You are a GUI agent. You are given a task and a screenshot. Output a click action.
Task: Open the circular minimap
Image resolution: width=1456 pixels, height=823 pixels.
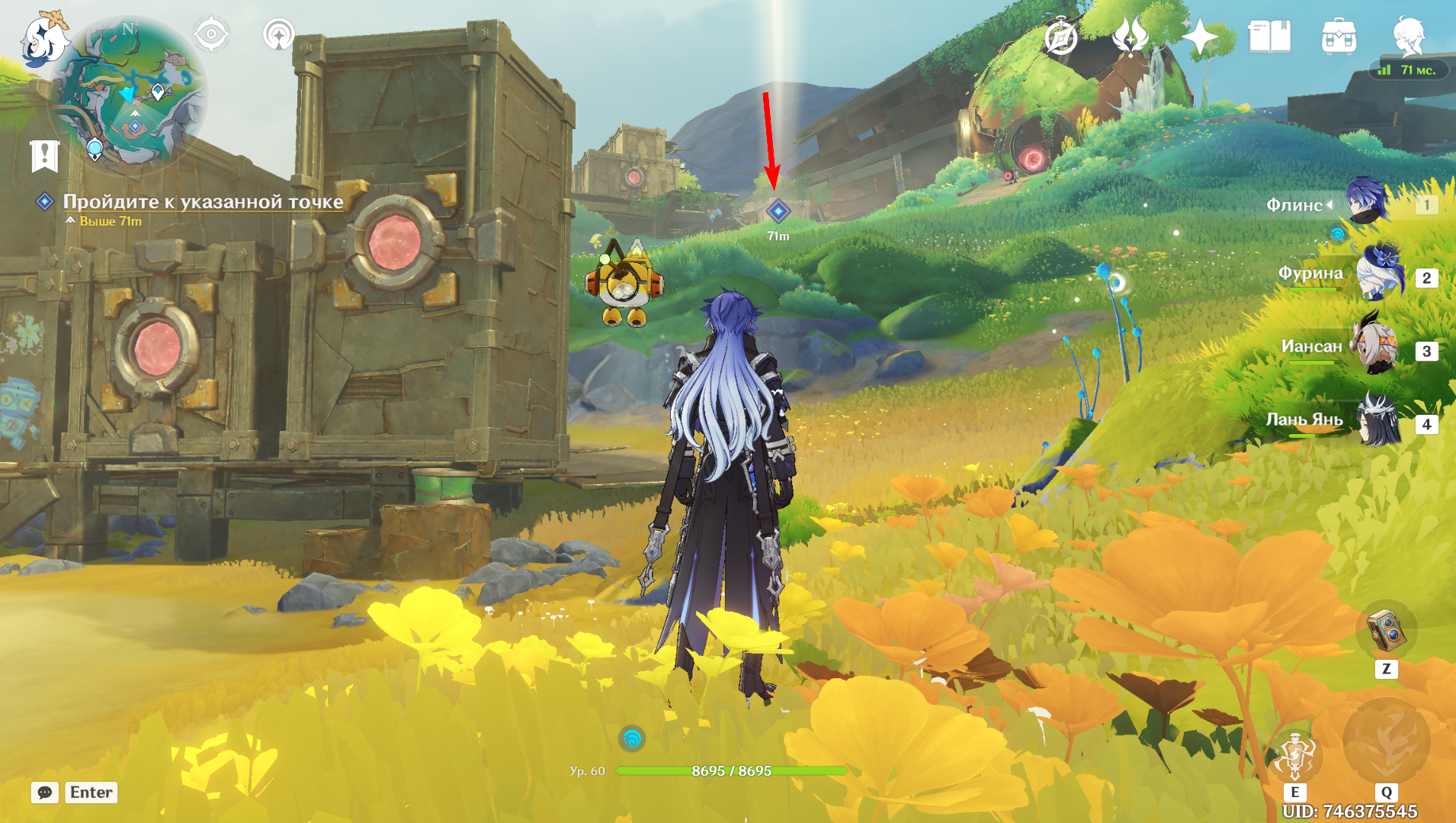tap(130, 92)
